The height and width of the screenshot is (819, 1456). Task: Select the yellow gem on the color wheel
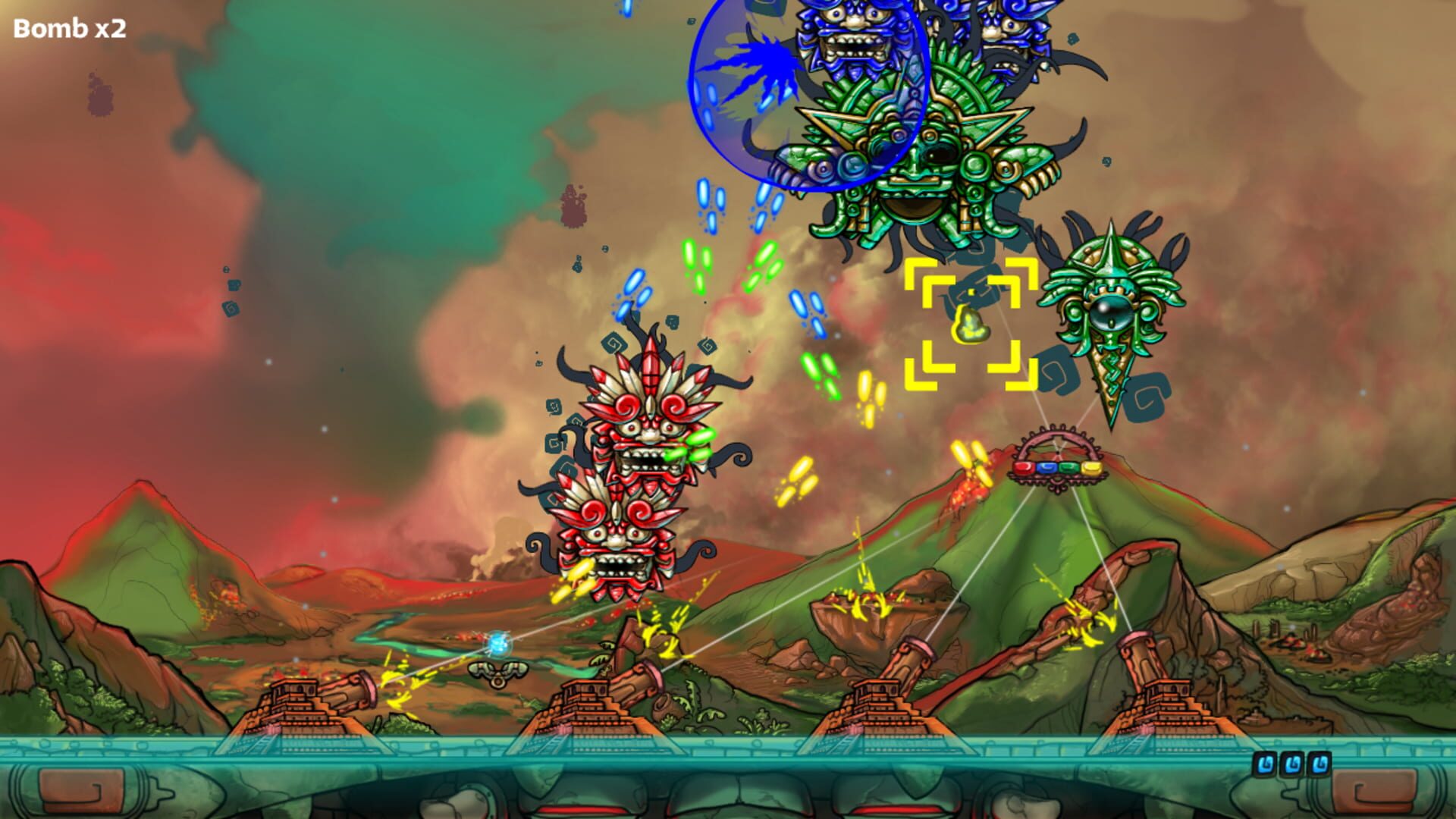[1092, 468]
